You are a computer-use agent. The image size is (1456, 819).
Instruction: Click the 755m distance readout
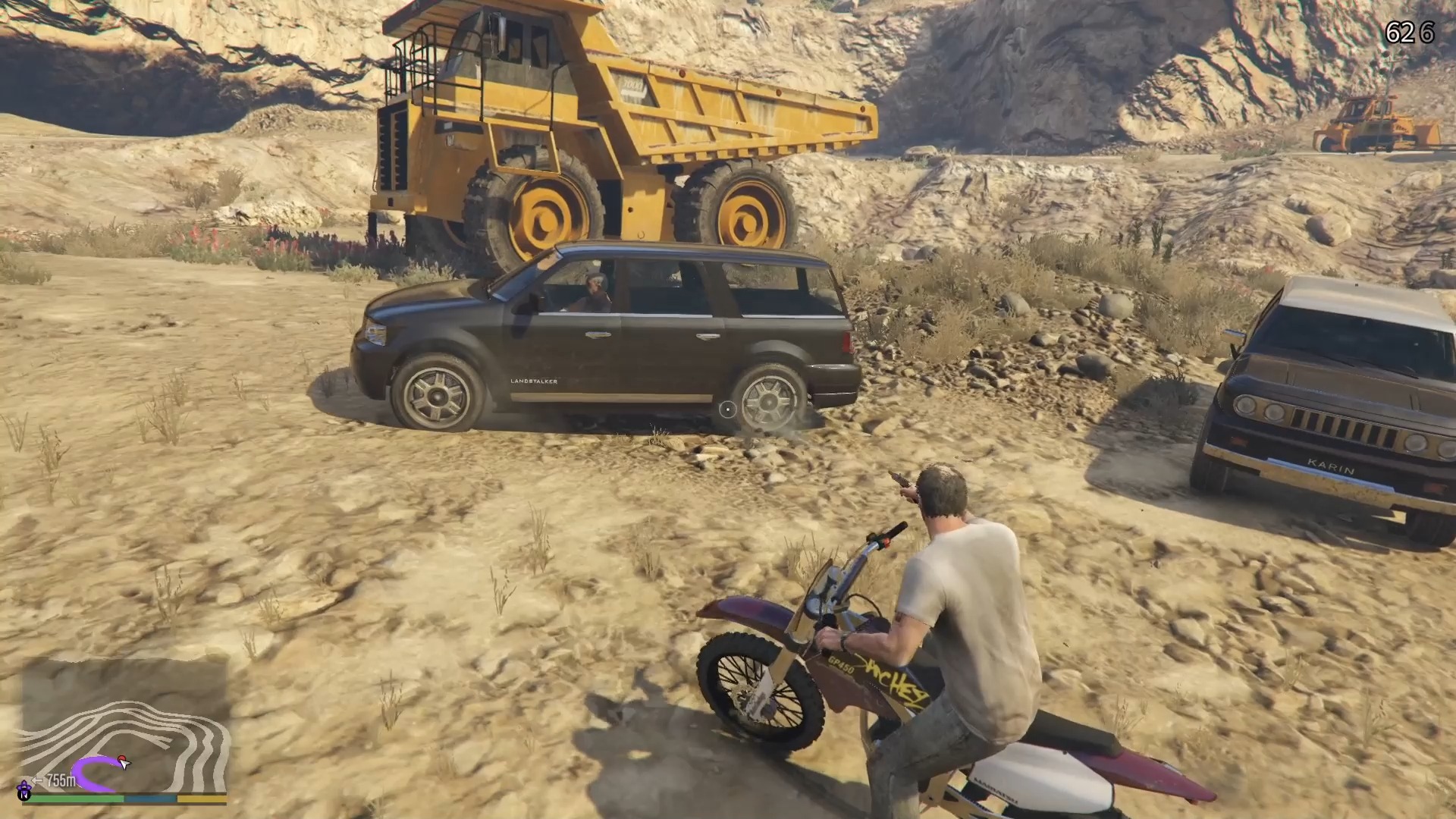61,780
